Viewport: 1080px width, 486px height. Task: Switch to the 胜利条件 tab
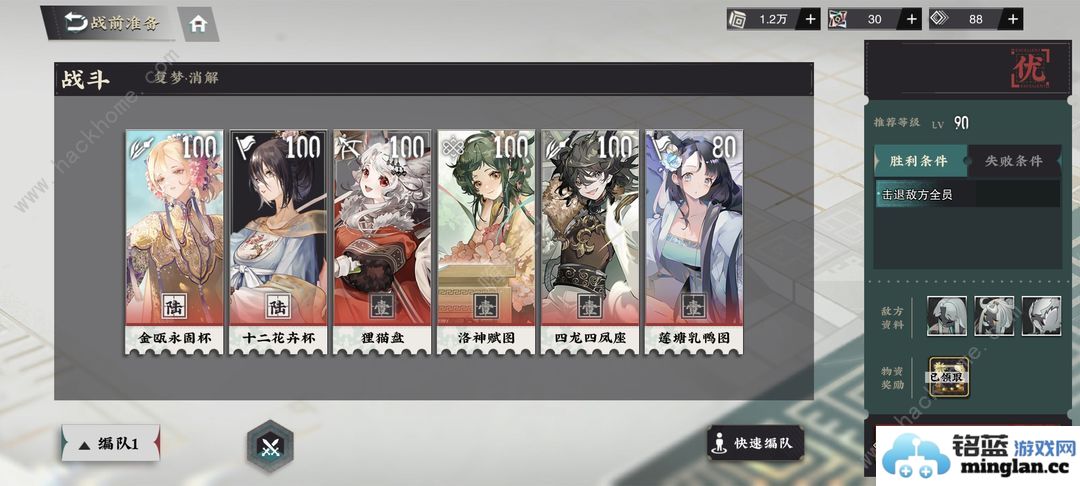920,160
